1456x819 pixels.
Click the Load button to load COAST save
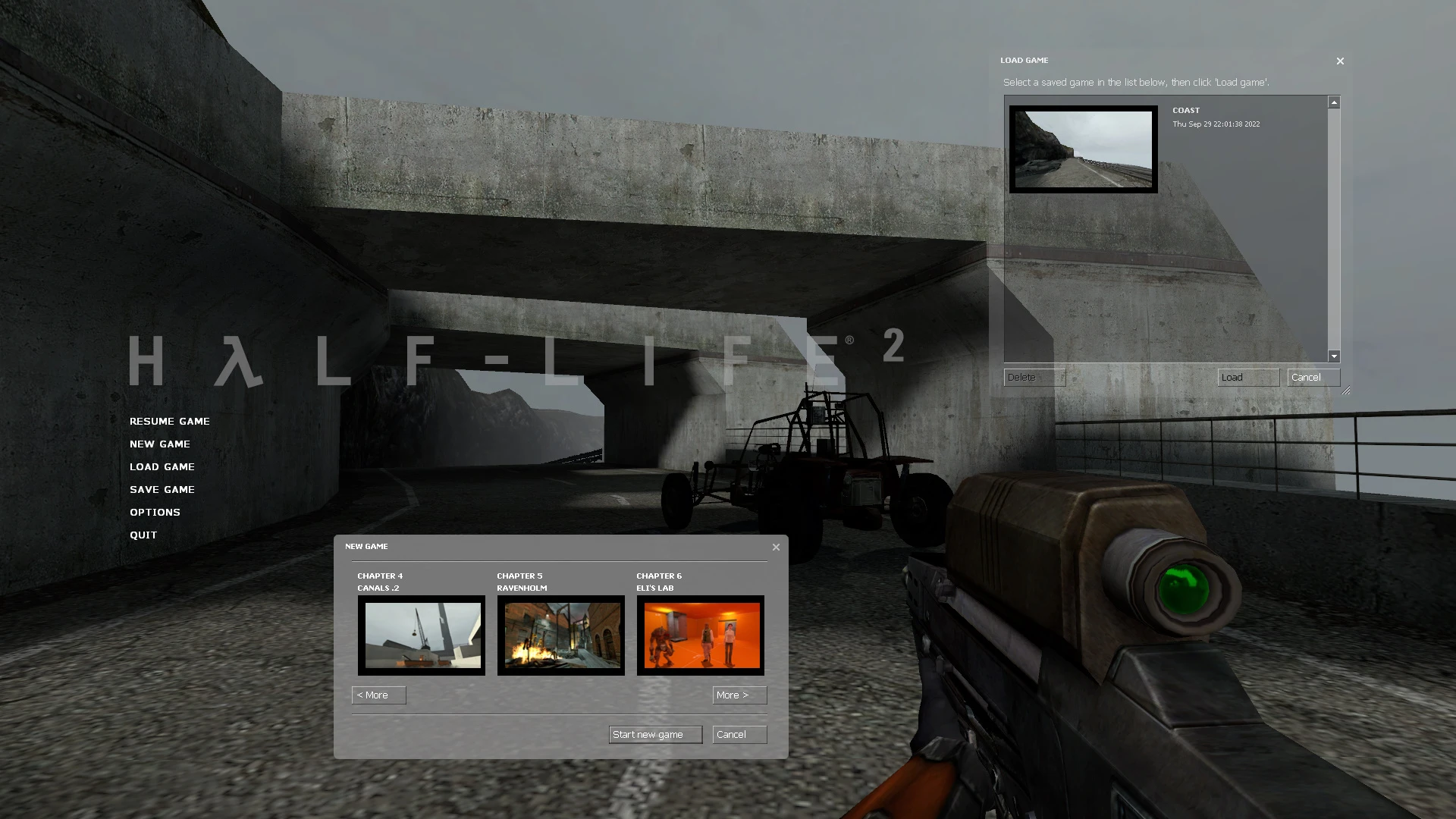click(x=1247, y=377)
